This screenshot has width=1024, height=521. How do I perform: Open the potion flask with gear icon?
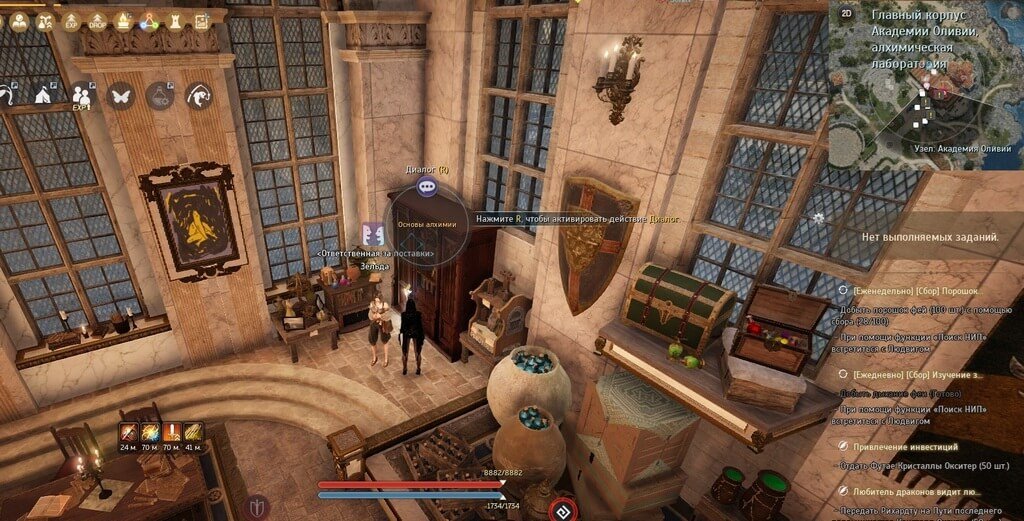point(160,96)
